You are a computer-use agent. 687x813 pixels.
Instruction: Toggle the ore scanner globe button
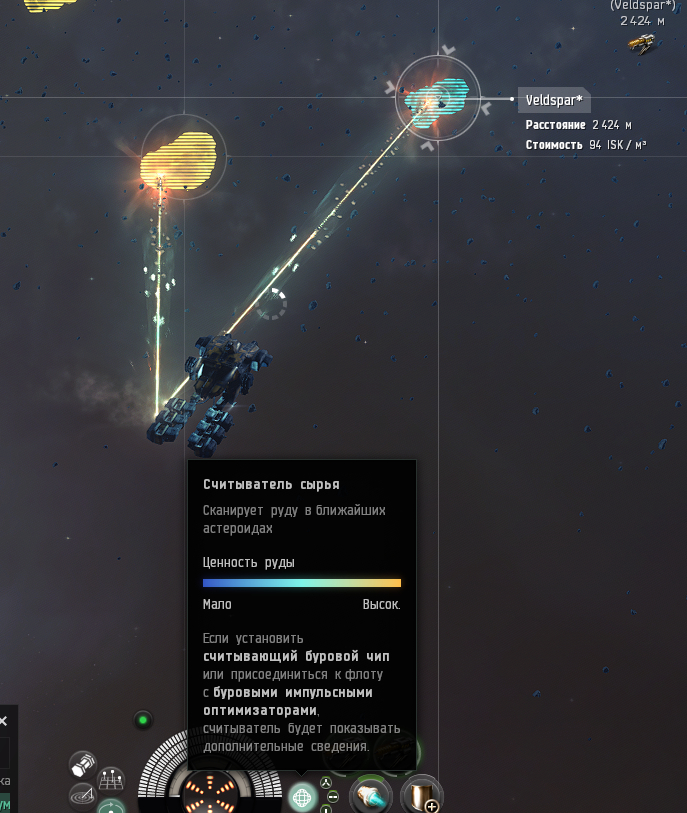pos(303,796)
